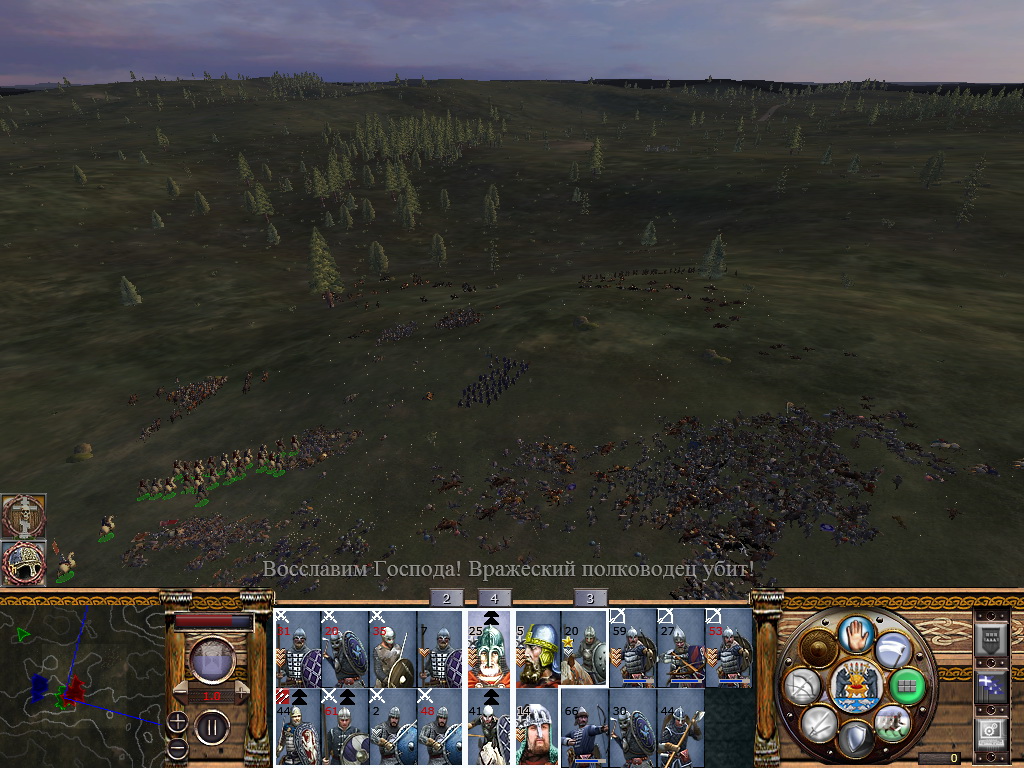Open the golden helmet notification icon
The height and width of the screenshot is (768, 1024).
click(x=23, y=563)
